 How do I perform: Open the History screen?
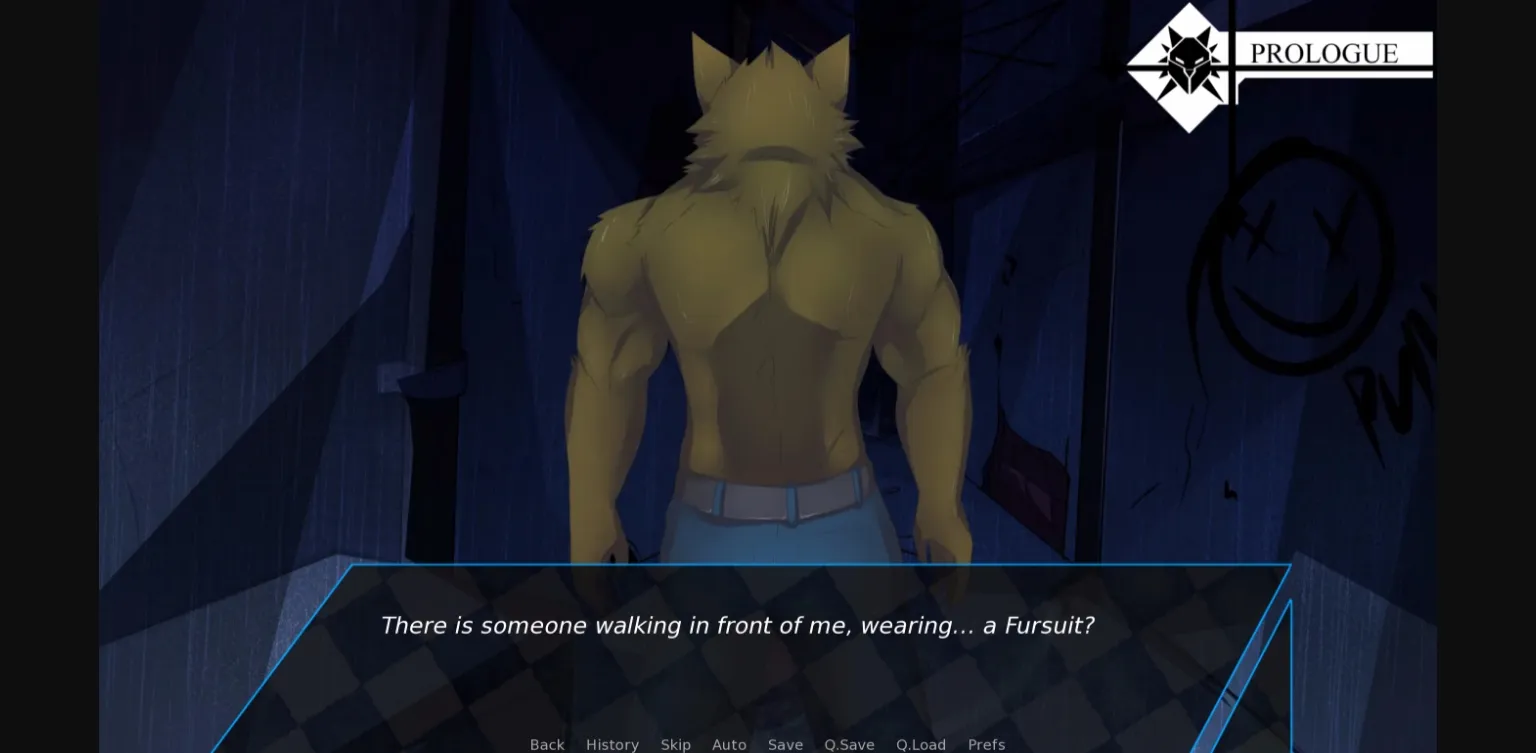pyautogui.click(x=612, y=744)
